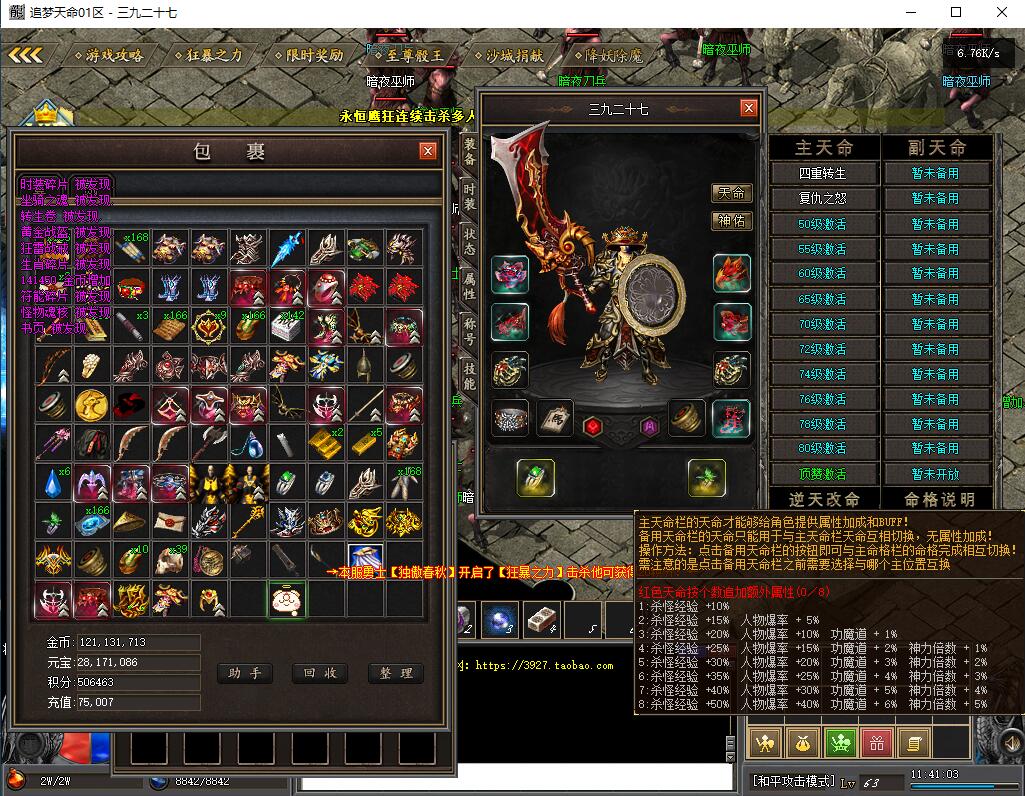The width and height of the screenshot is (1025, 796).
Task: Select the 50级激活 destiny slot
Action: 823,223
